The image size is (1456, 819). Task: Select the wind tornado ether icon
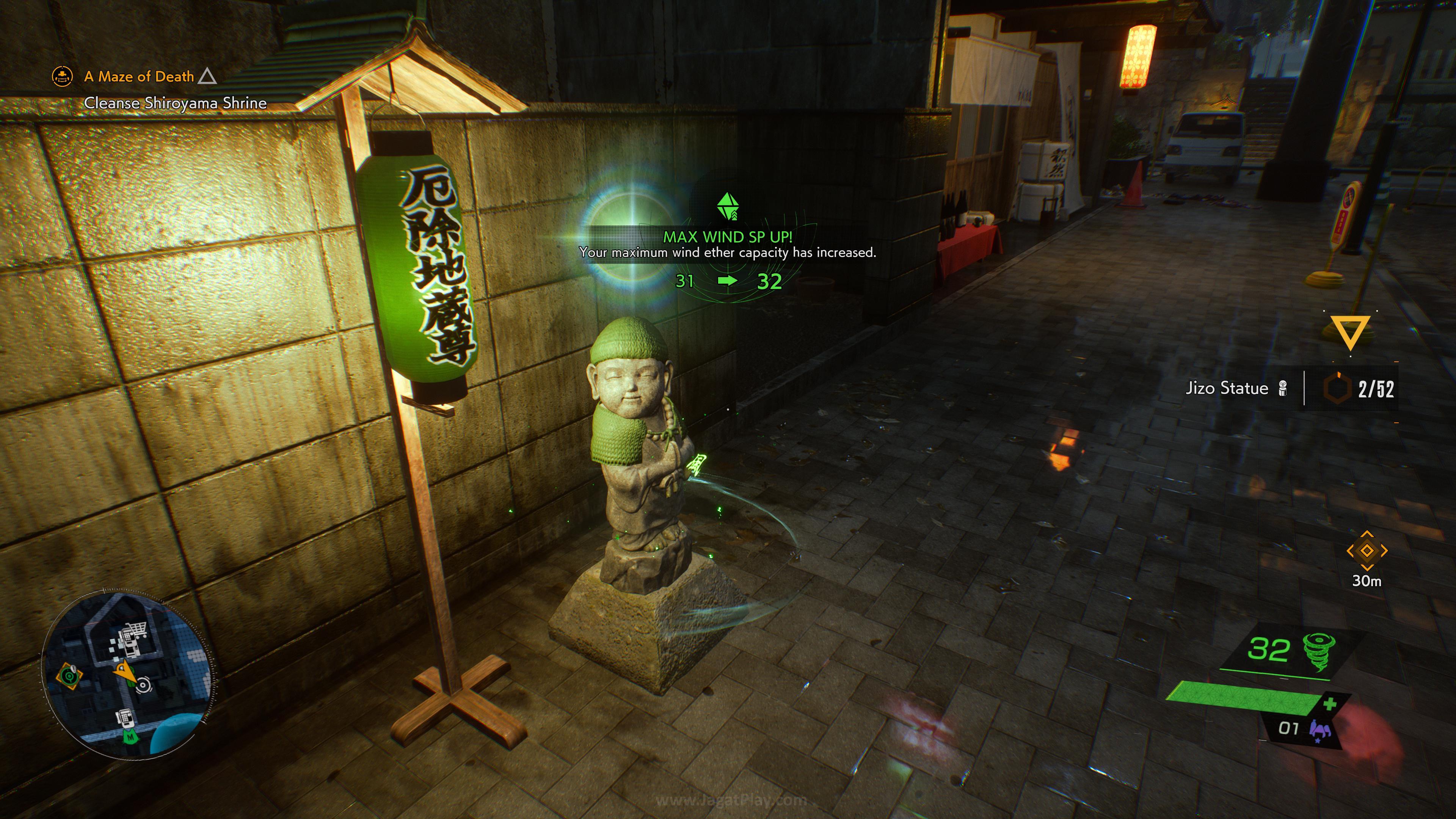point(1319,651)
